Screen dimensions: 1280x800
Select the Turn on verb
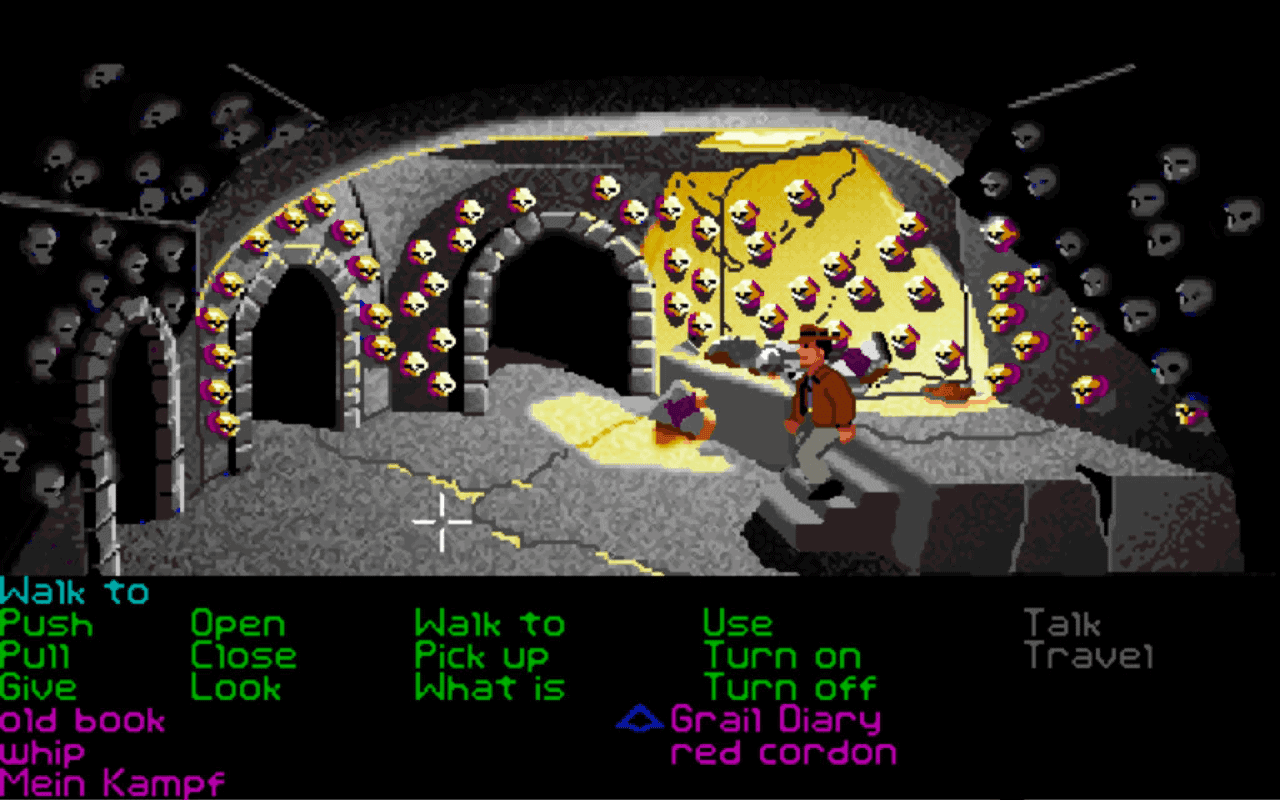(783, 656)
